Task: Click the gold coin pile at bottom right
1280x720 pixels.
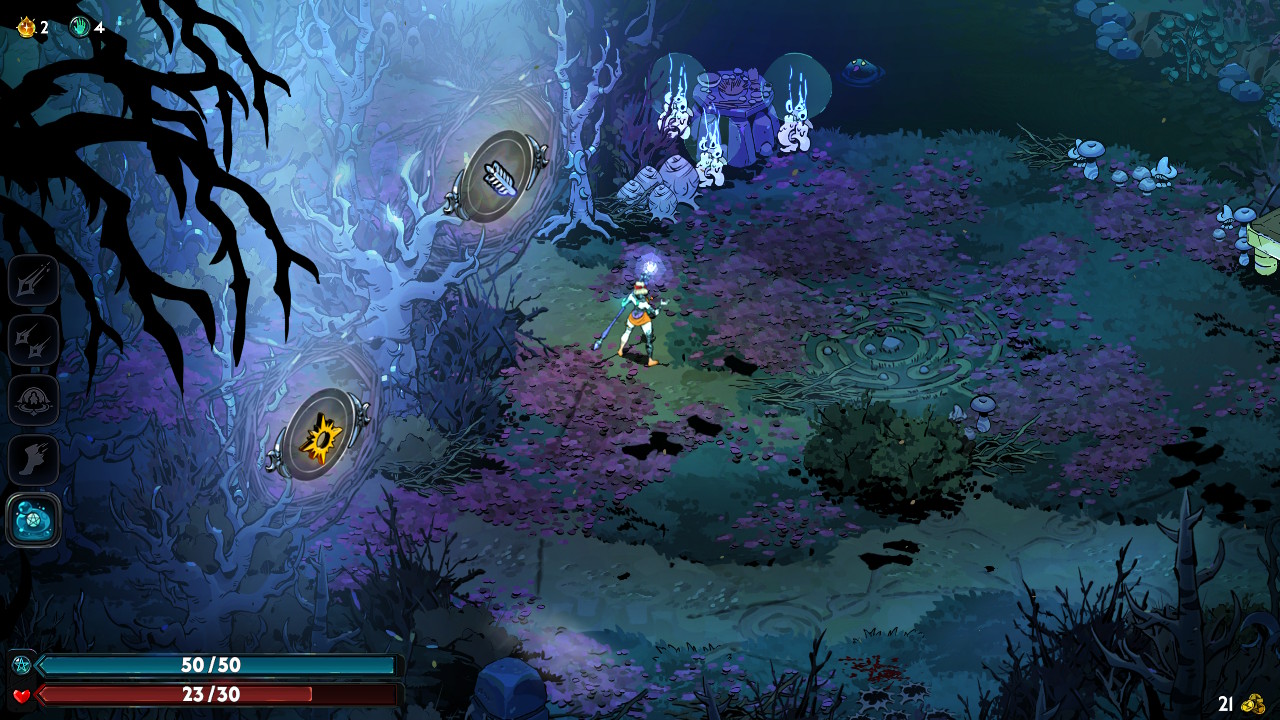Action: tap(1251, 705)
